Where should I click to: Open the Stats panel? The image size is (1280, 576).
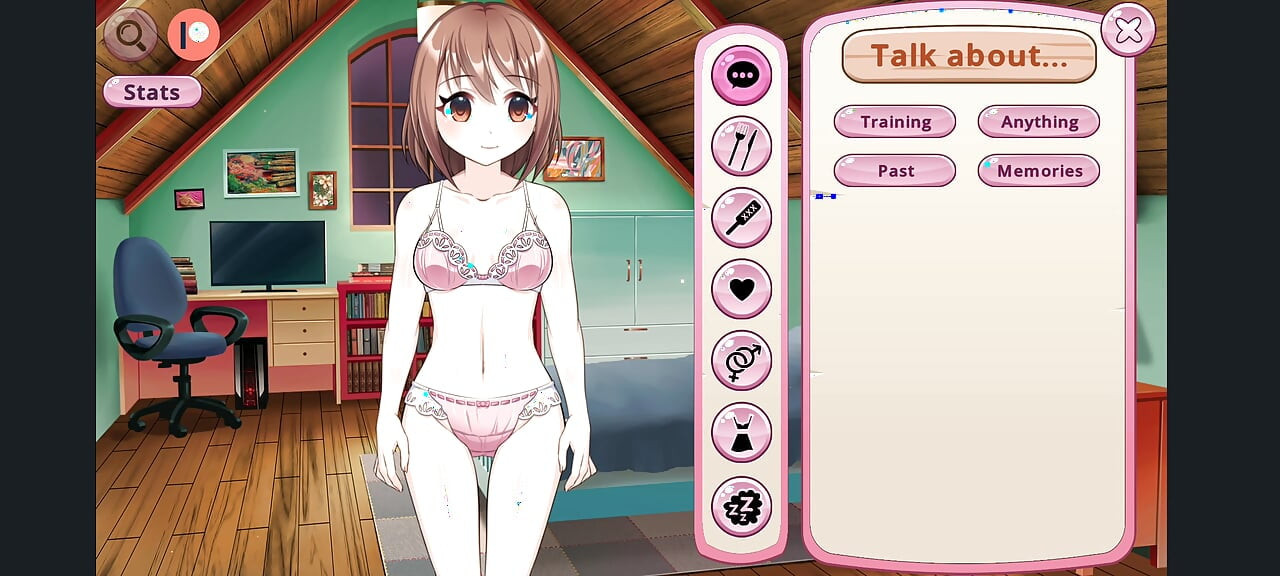coord(152,92)
